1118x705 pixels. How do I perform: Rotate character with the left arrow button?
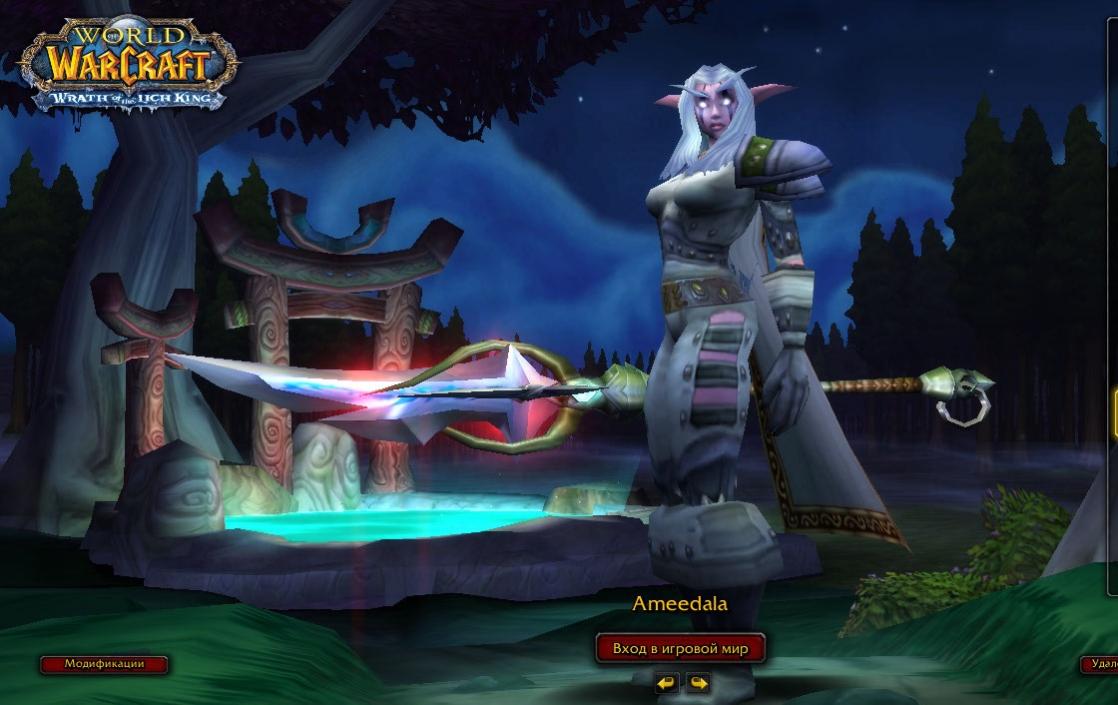point(666,683)
